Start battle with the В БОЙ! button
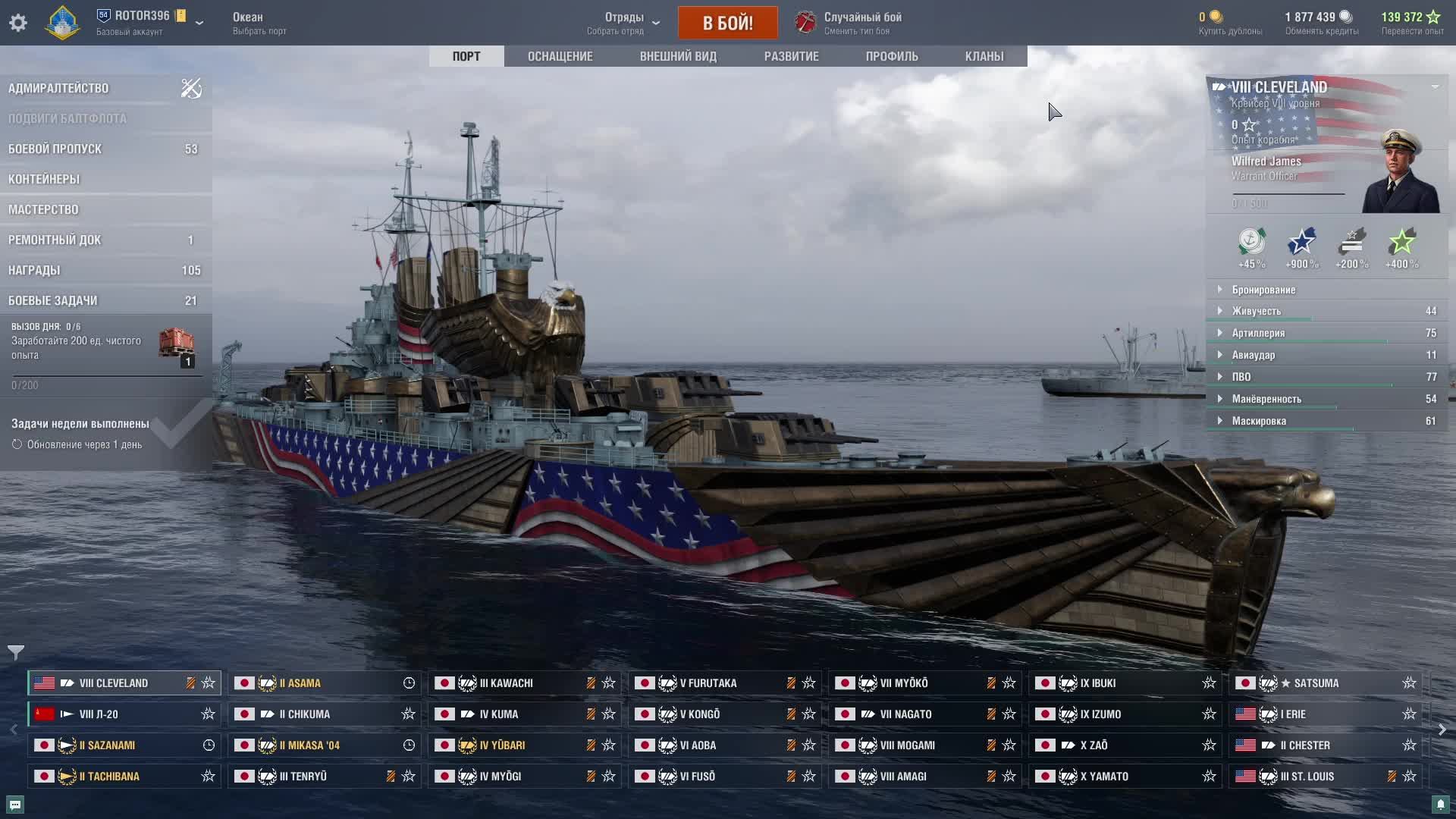This screenshot has width=1456, height=819. (x=727, y=23)
